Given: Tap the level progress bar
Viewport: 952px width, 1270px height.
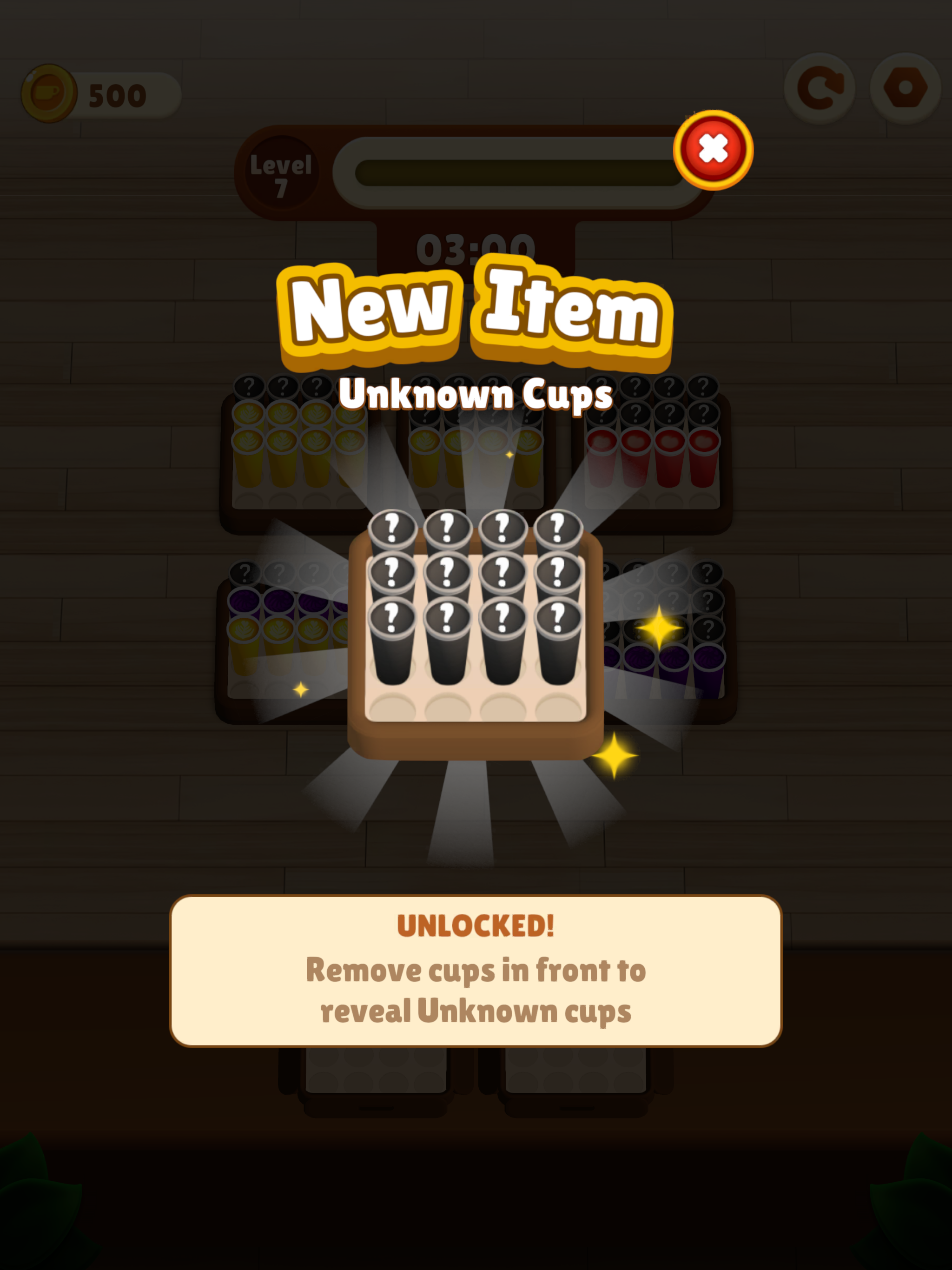Looking at the screenshot, I should [511, 166].
